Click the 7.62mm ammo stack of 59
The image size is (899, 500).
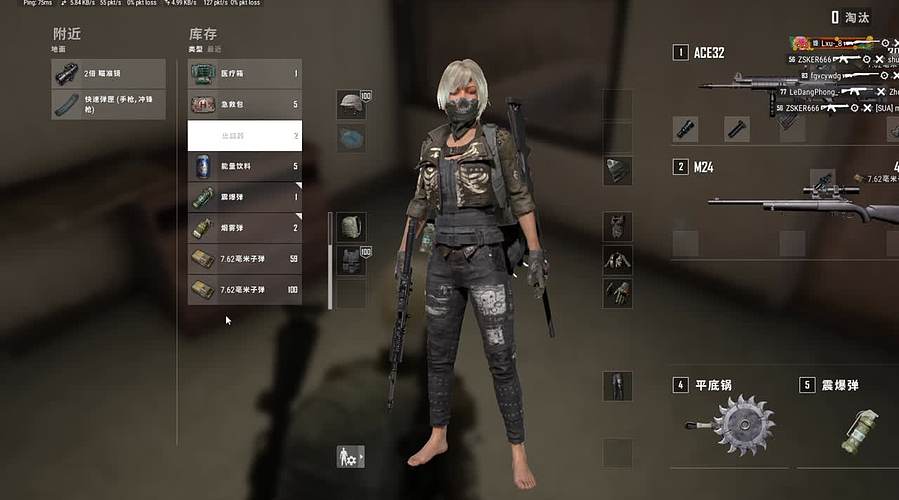(x=245, y=259)
